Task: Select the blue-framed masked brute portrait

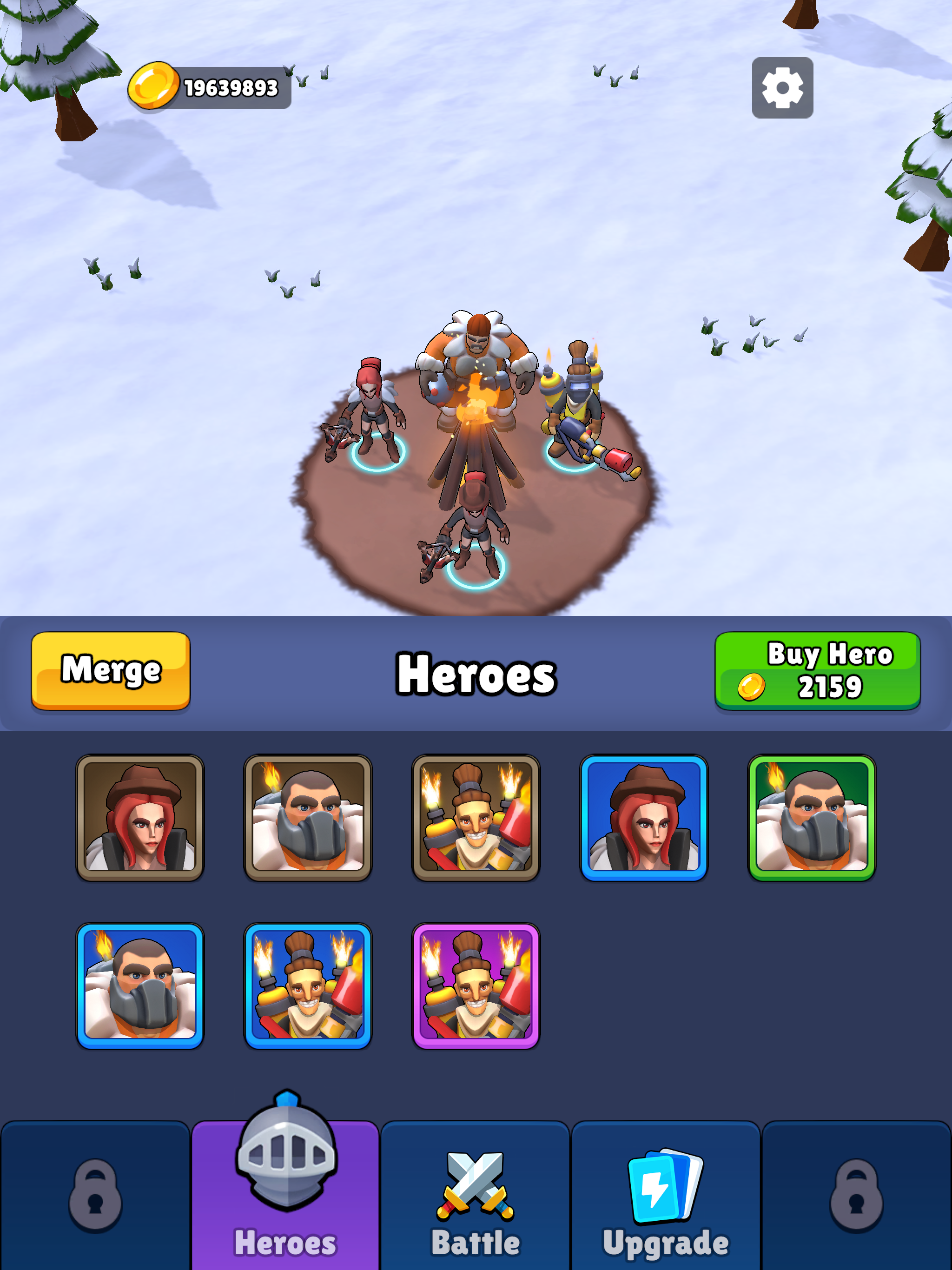Action: click(141, 984)
